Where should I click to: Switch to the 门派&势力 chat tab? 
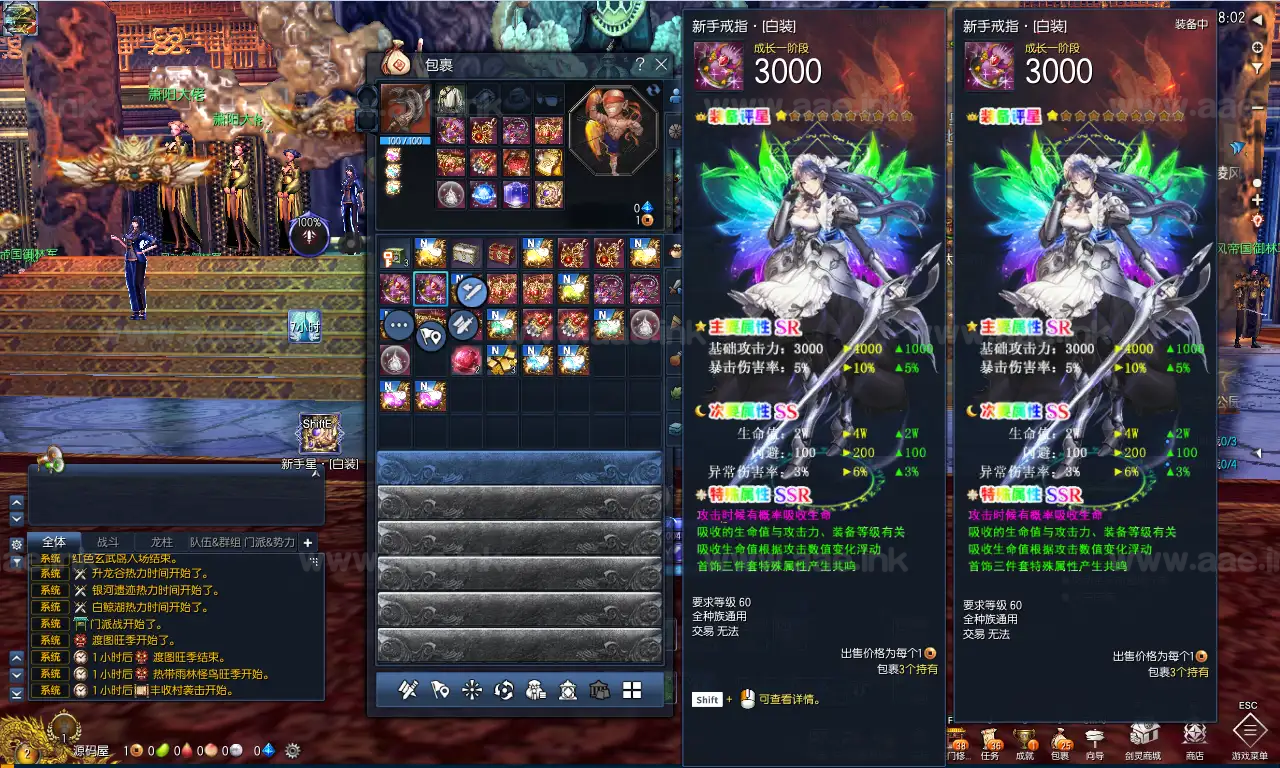point(269,542)
